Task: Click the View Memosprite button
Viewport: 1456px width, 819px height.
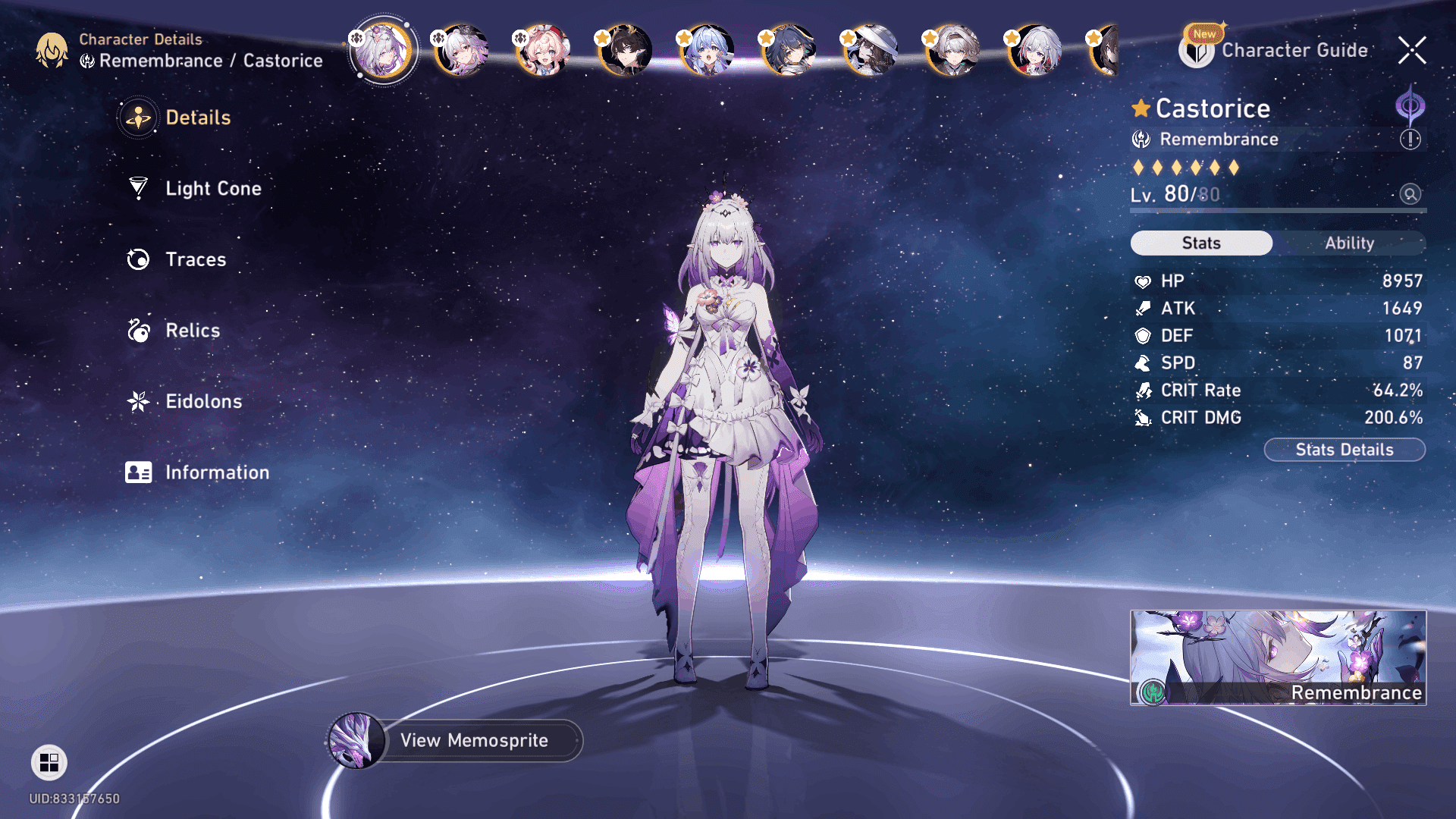Action: click(474, 740)
